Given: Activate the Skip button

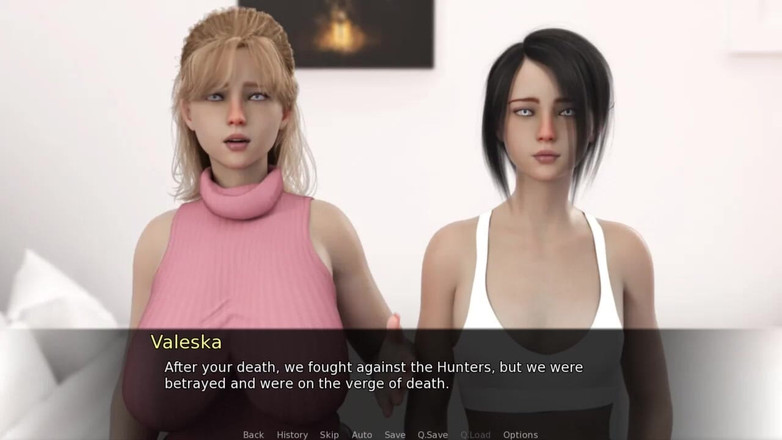Looking at the screenshot, I should (x=329, y=435).
